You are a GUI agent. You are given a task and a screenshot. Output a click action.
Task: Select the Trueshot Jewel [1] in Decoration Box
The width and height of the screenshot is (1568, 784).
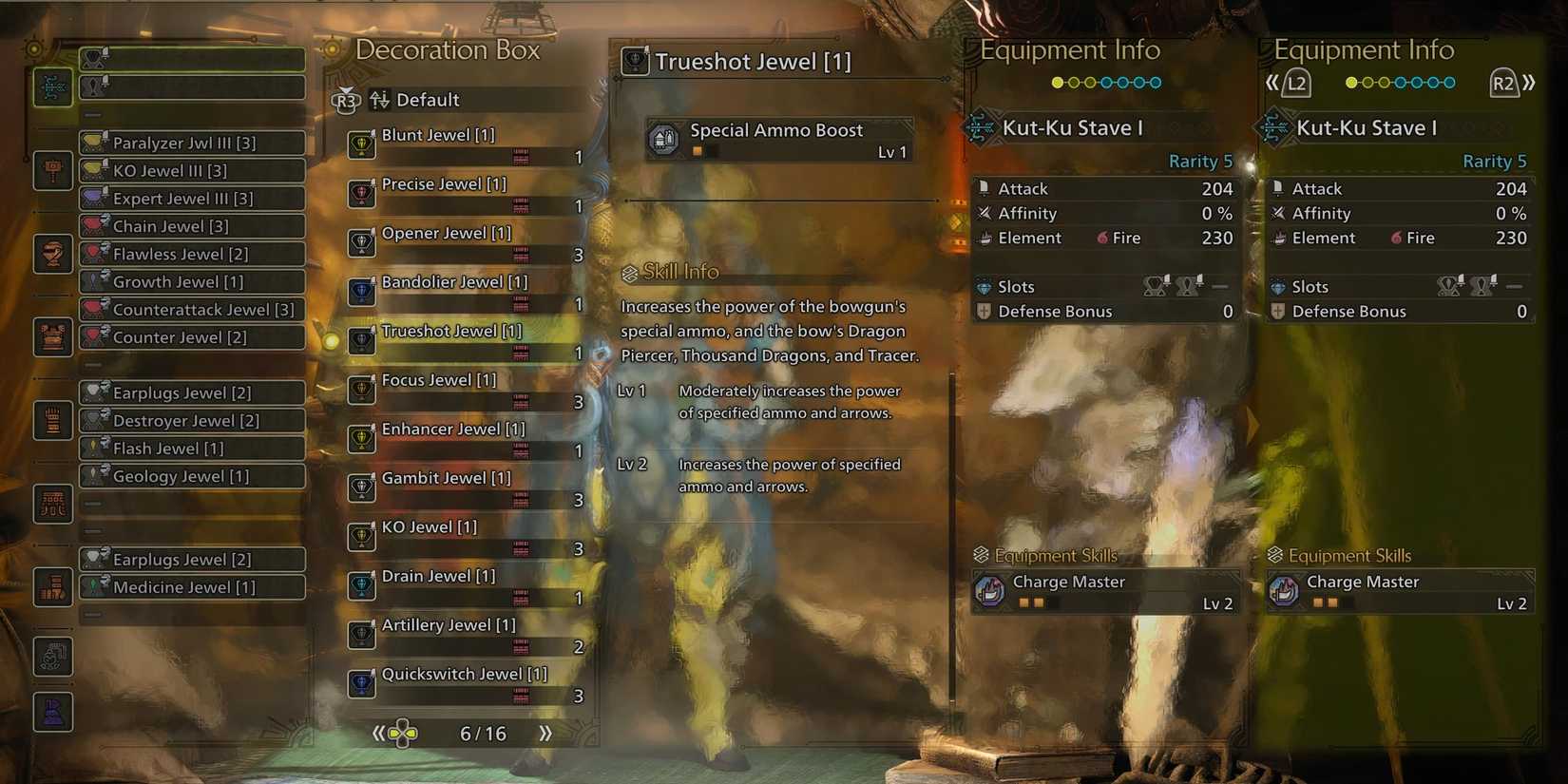(451, 331)
